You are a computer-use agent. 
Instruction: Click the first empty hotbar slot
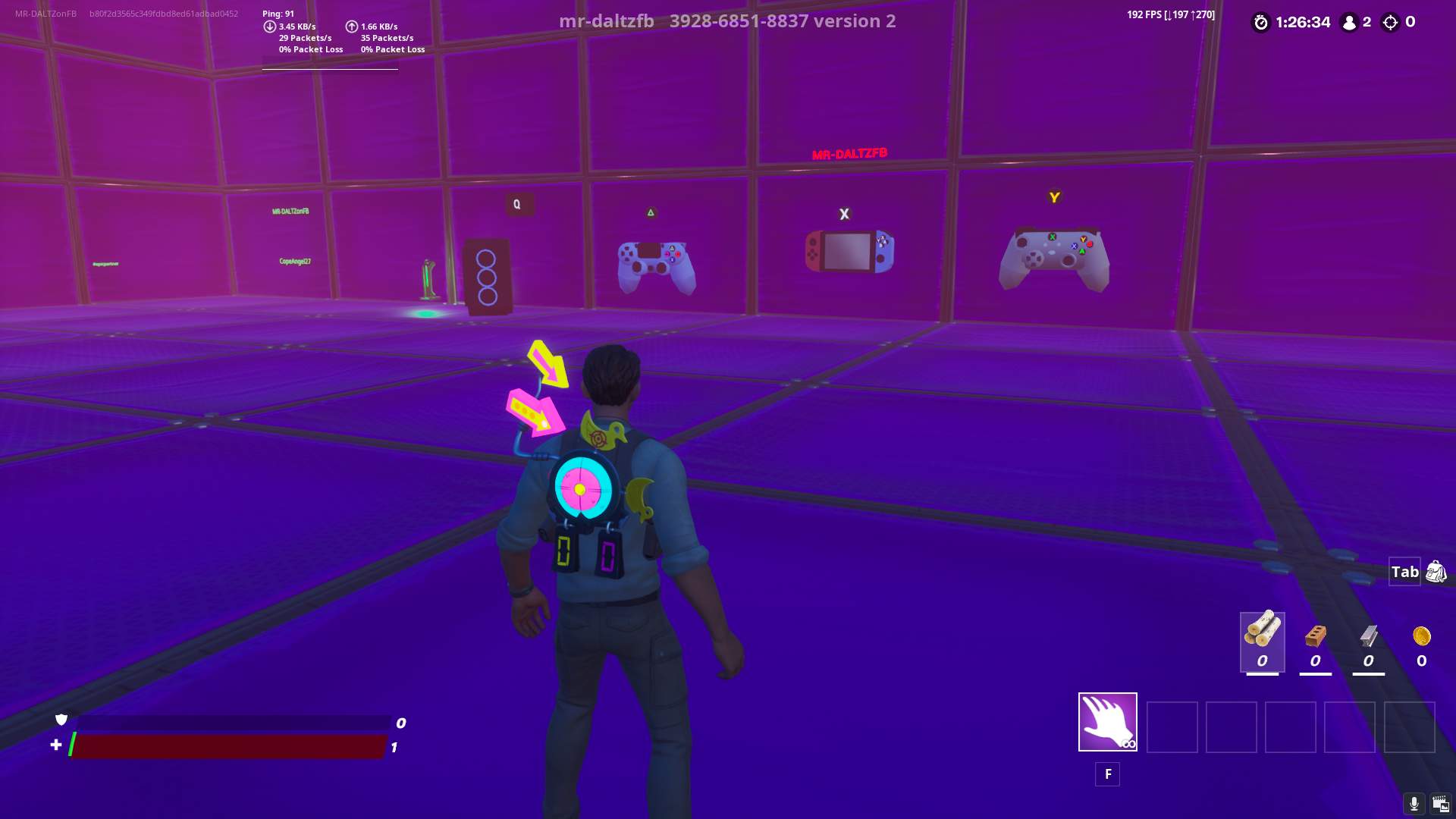[1172, 726]
